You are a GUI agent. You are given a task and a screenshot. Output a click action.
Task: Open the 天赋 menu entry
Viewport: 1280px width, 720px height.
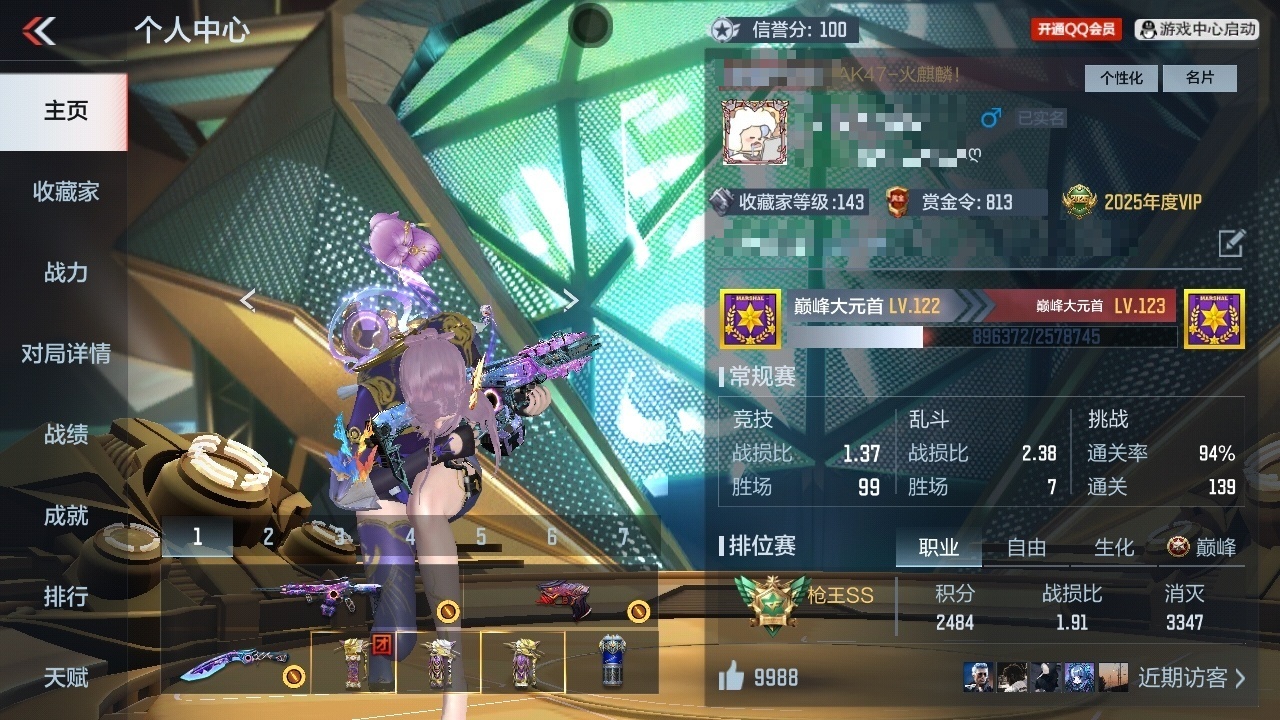click(65, 677)
